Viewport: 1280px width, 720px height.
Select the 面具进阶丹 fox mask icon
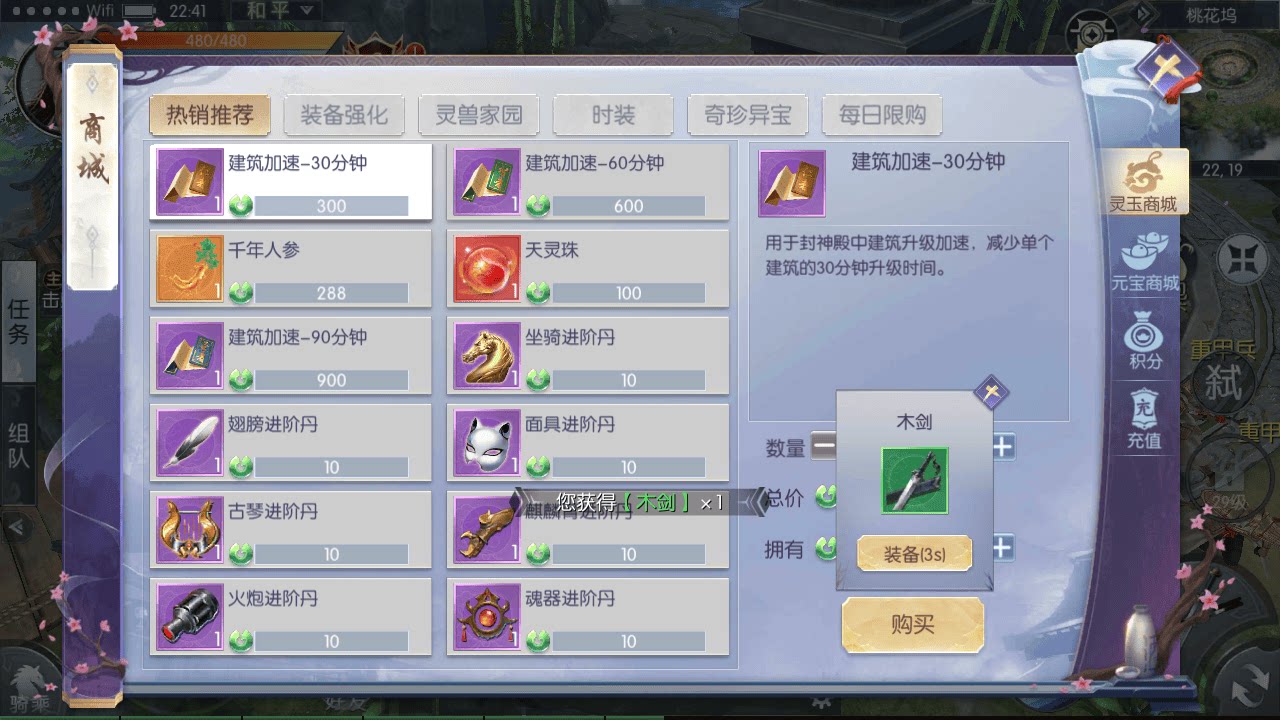[487, 440]
